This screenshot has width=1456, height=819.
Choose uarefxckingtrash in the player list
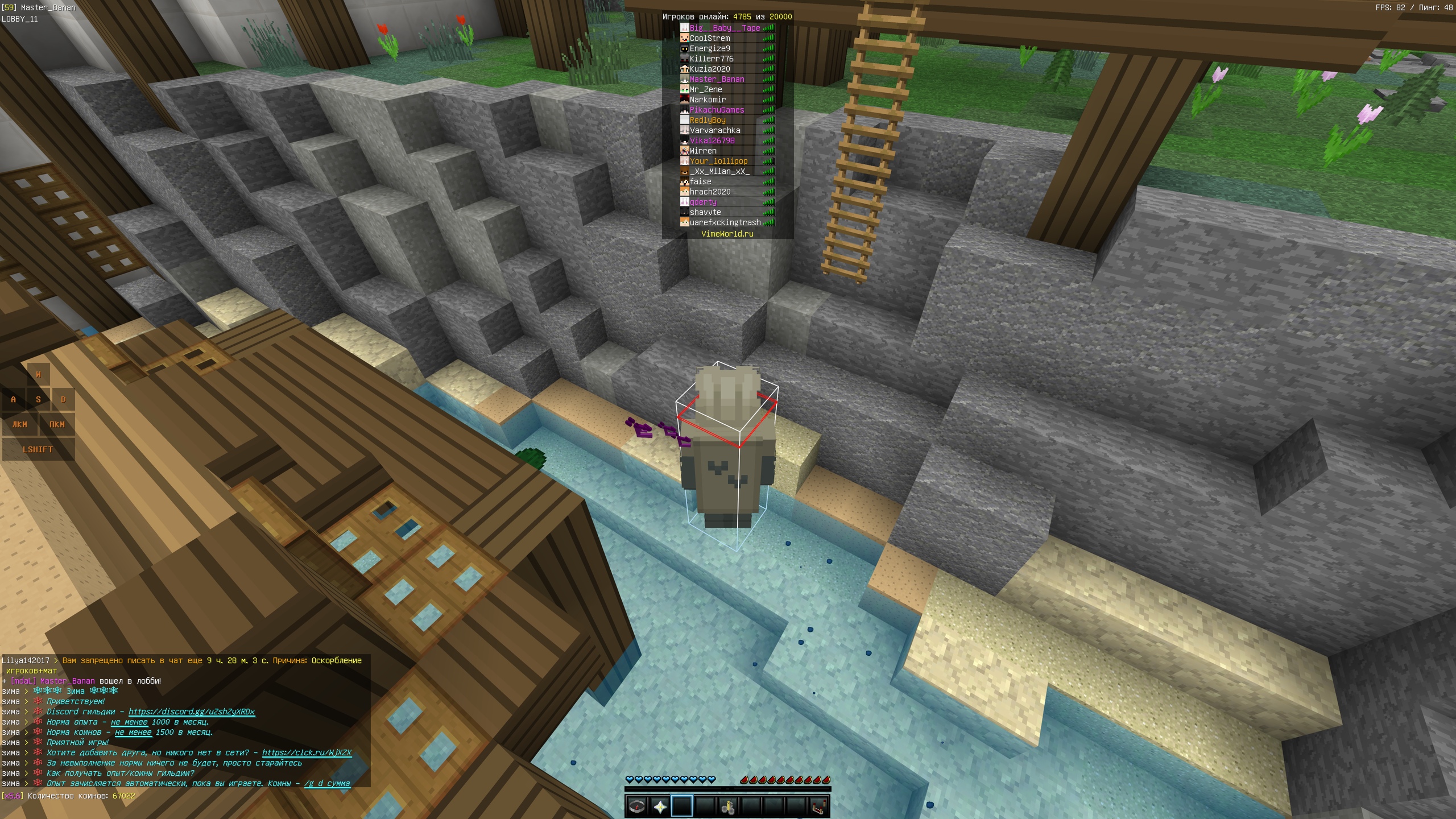tap(725, 222)
